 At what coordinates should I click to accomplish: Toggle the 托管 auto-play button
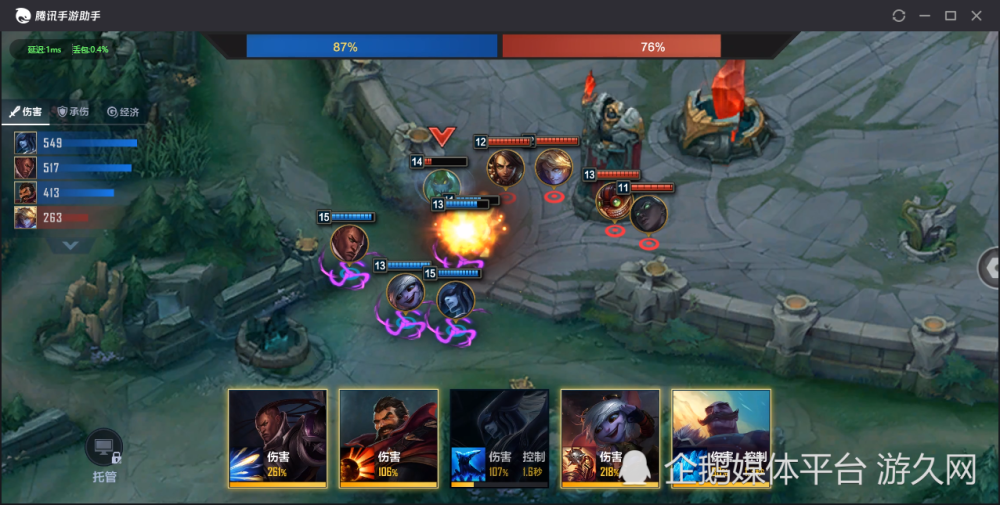(104, 453)
